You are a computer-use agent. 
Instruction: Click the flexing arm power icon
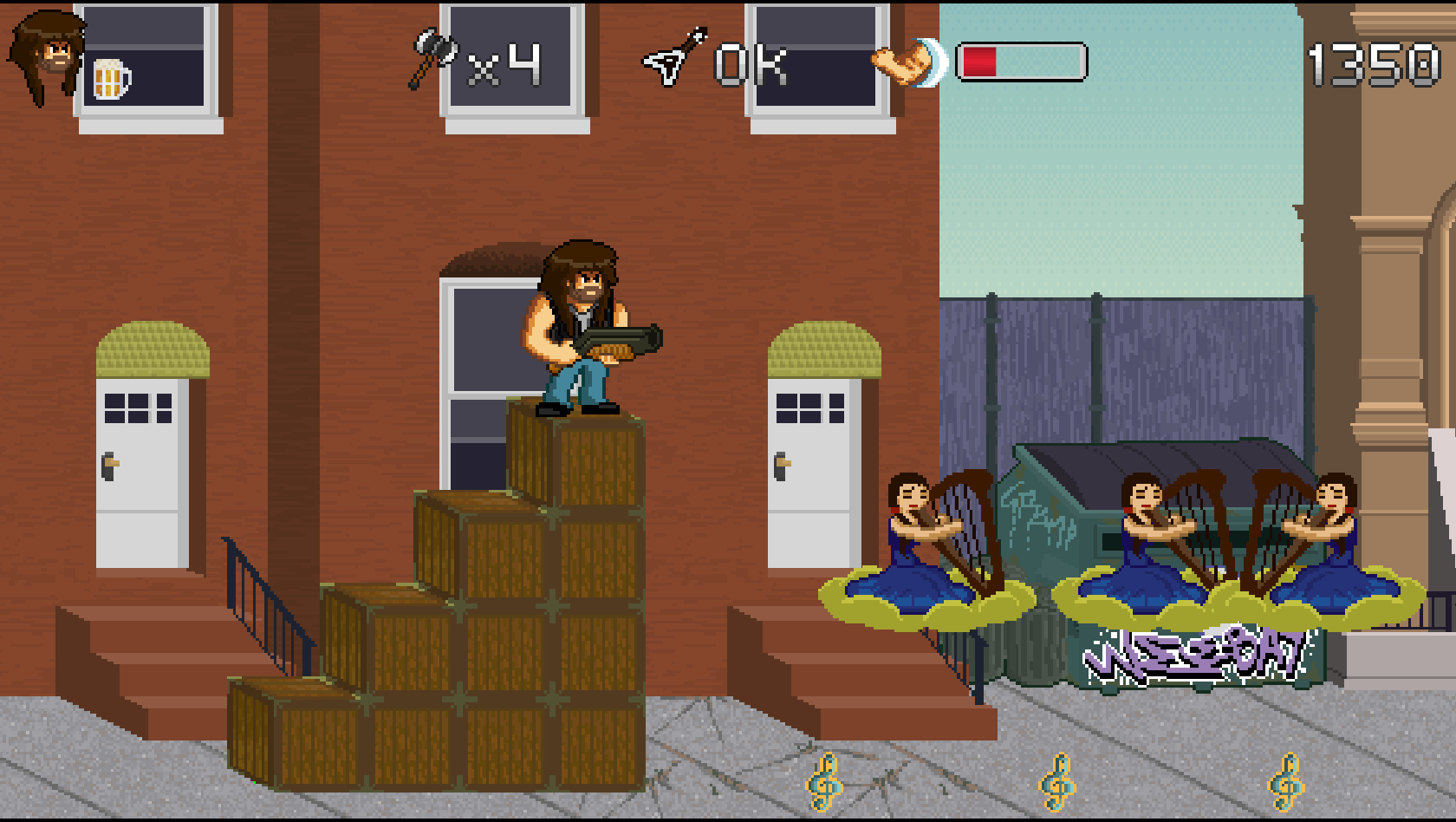click(906, 63)
